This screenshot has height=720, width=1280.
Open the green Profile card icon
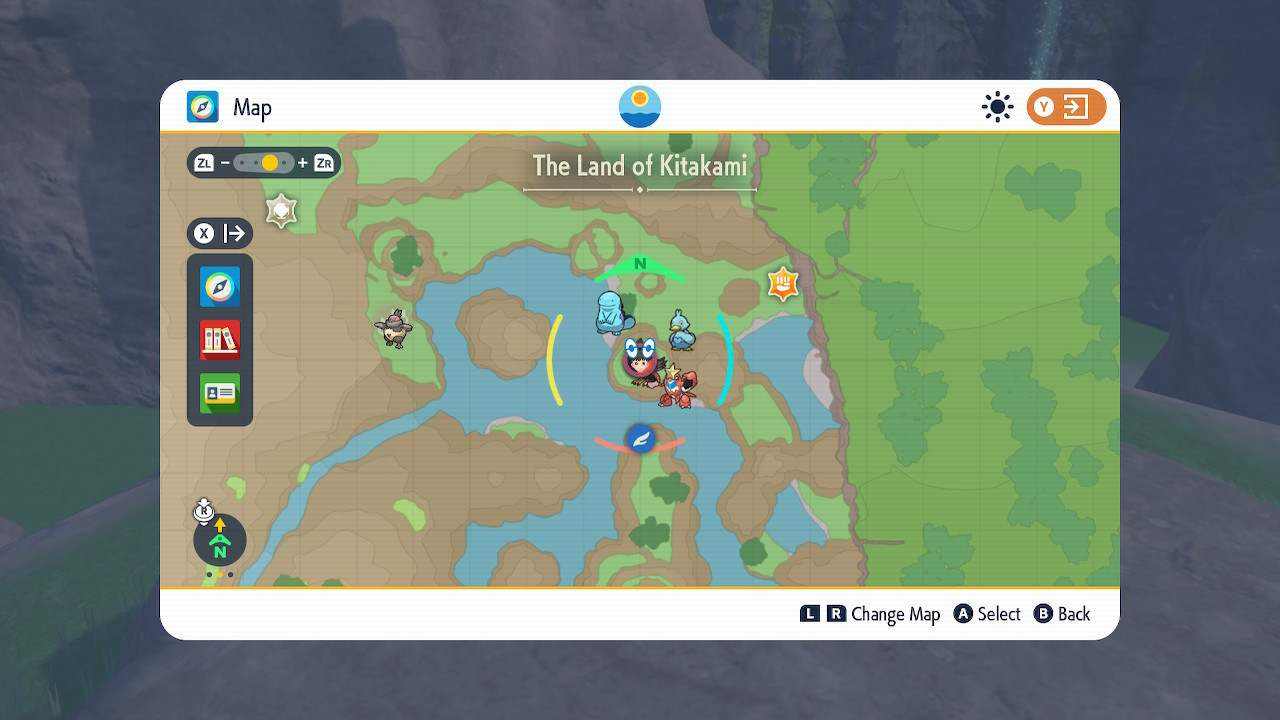point(219,393)
